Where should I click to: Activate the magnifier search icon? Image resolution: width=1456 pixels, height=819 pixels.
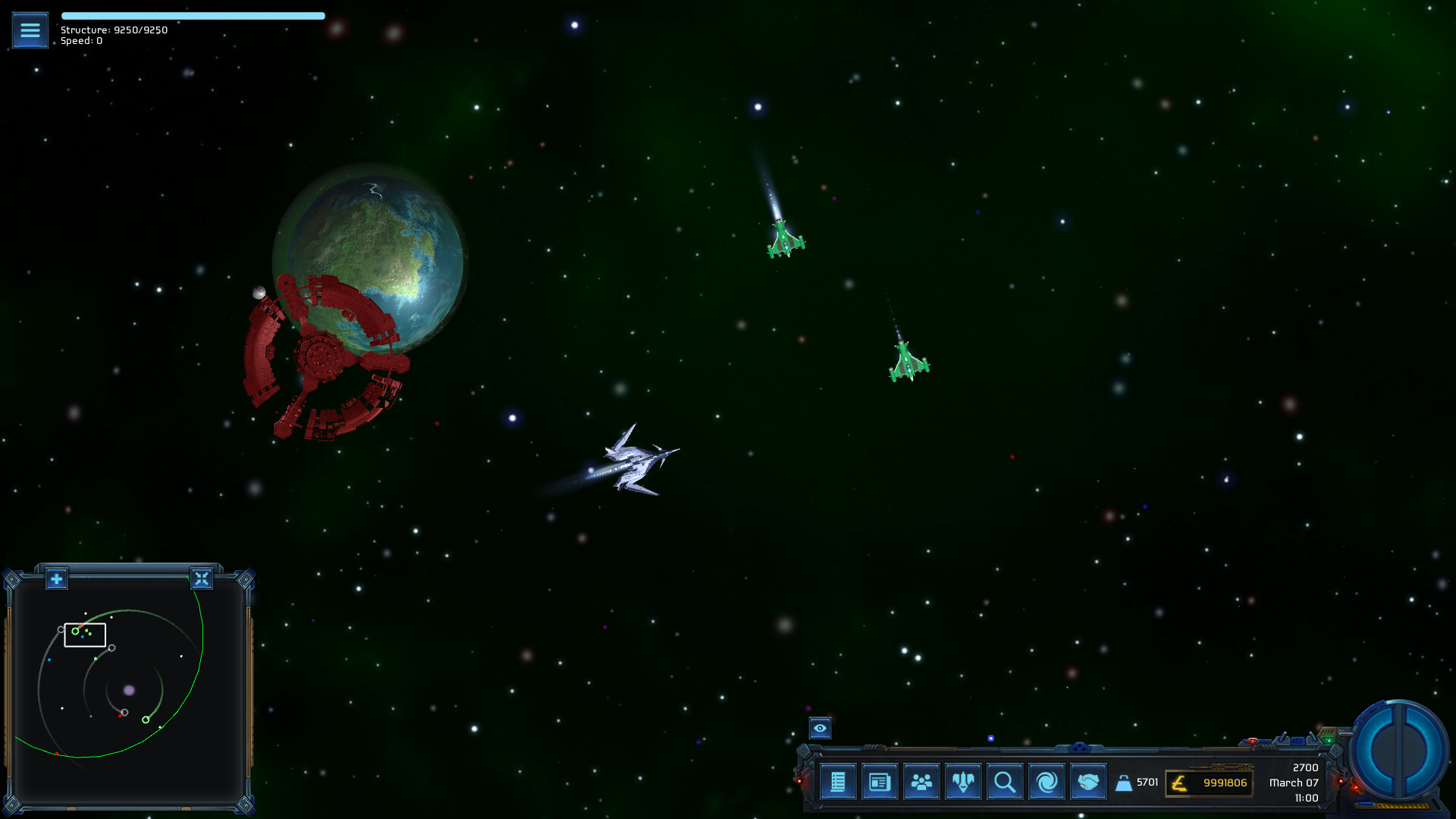pos(1004,781)
